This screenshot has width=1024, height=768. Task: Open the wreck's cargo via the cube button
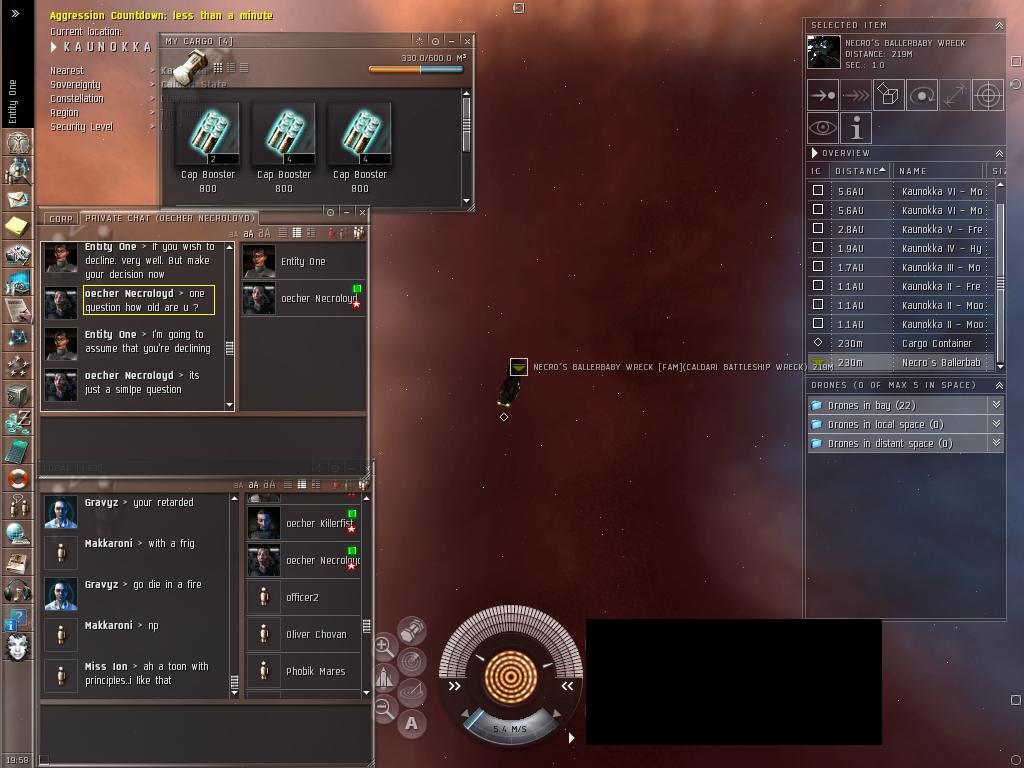click(x=889, y=95)
